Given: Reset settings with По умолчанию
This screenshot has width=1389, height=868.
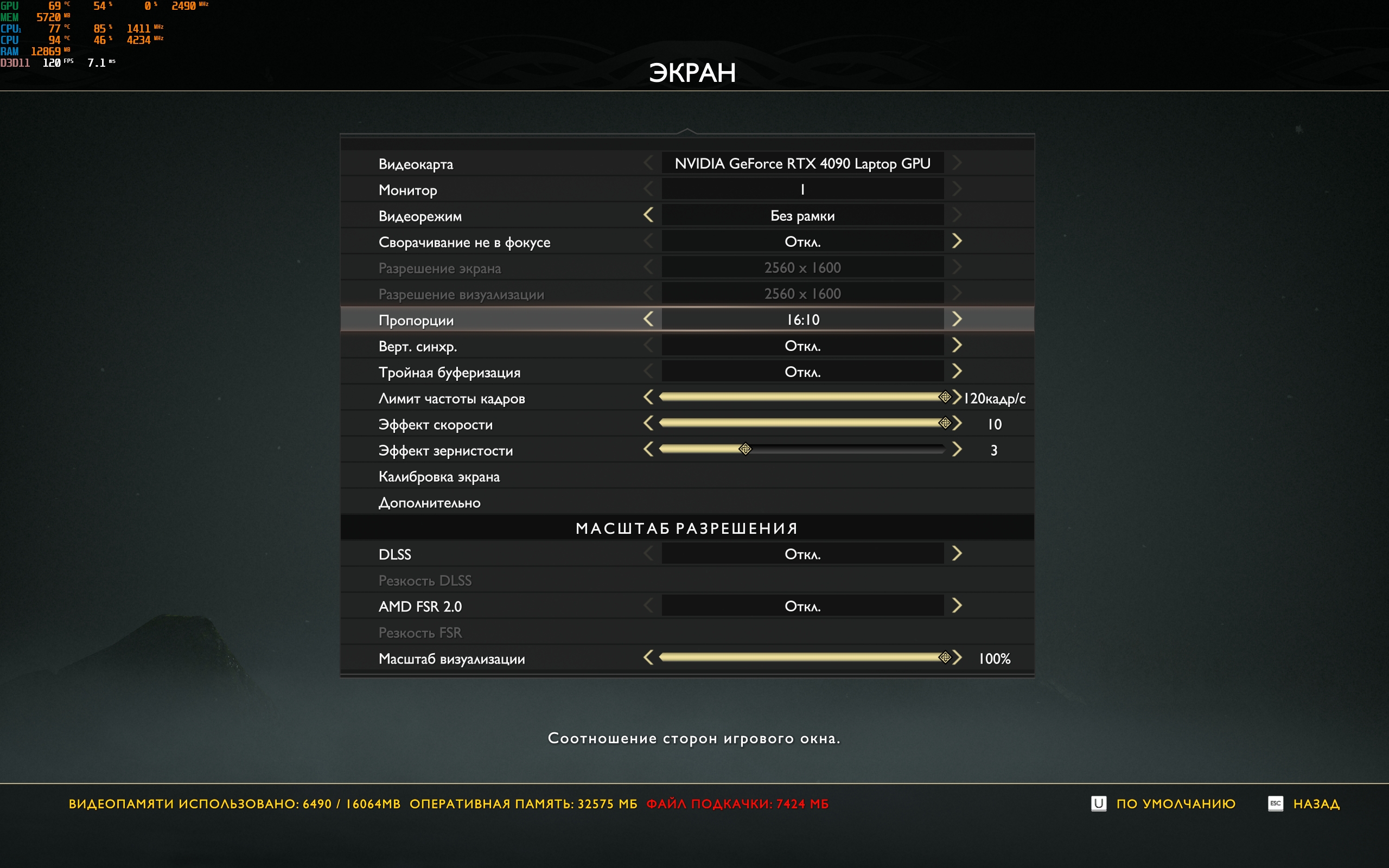Looking at the screenshot, I should (1175, 803).
